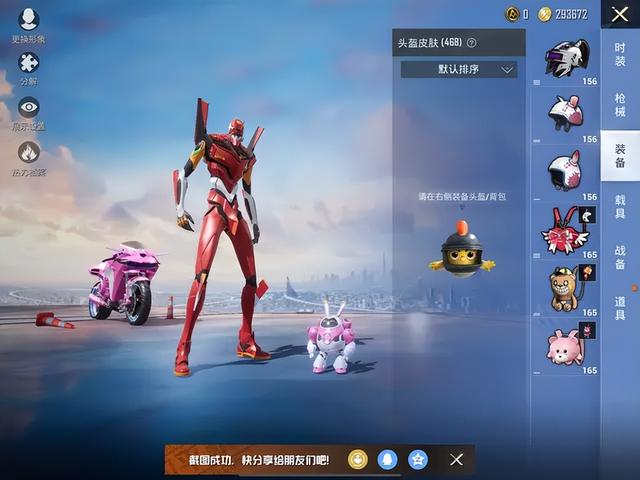Switch to the 载具 vehicles tab
The height and width of the screenshot is (480, 640).
[620, 206]
